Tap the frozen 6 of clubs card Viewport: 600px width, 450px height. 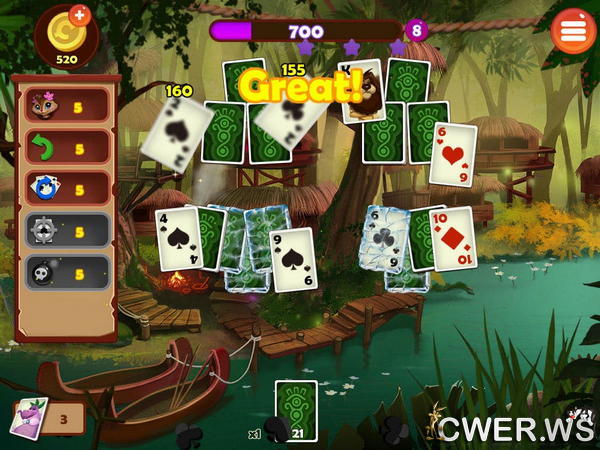tap(383, 238)
